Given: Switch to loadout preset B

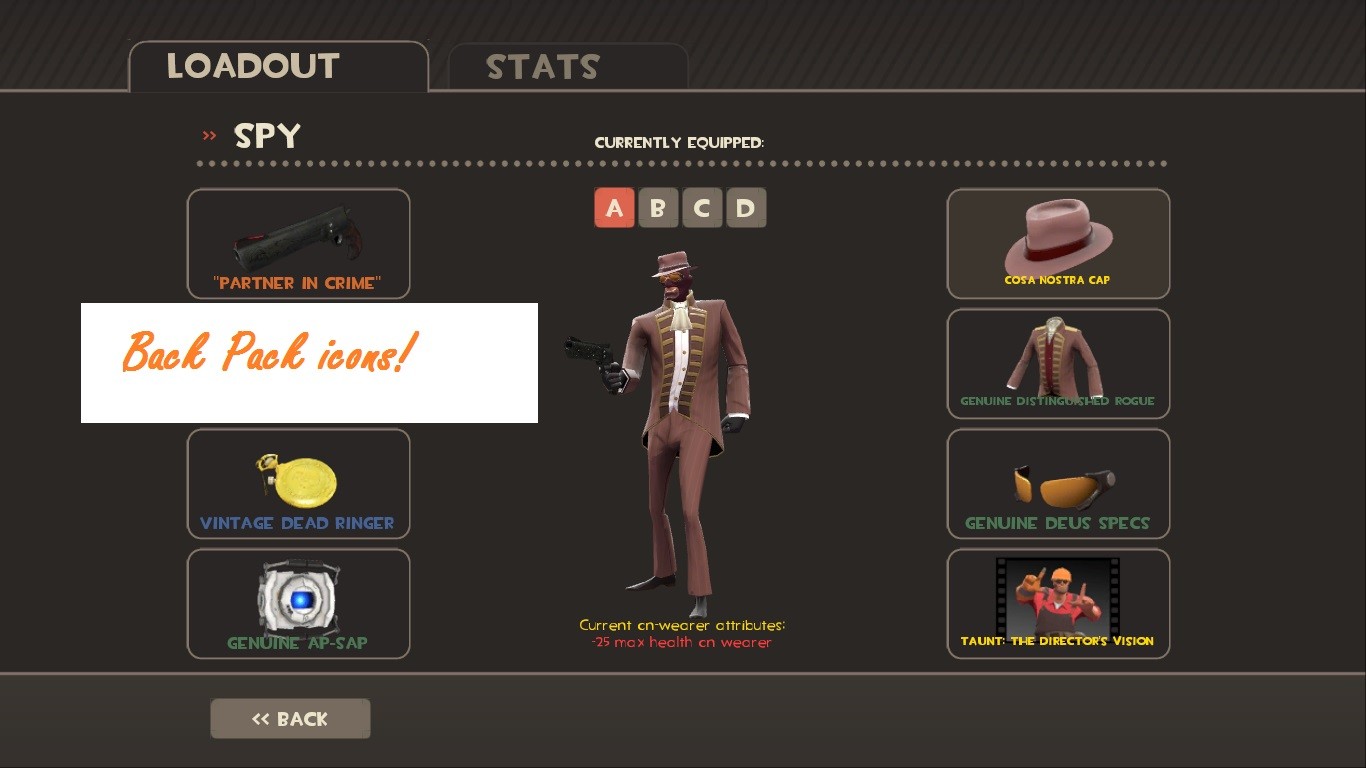Looking at the screenshot, I should coord(658,208).
